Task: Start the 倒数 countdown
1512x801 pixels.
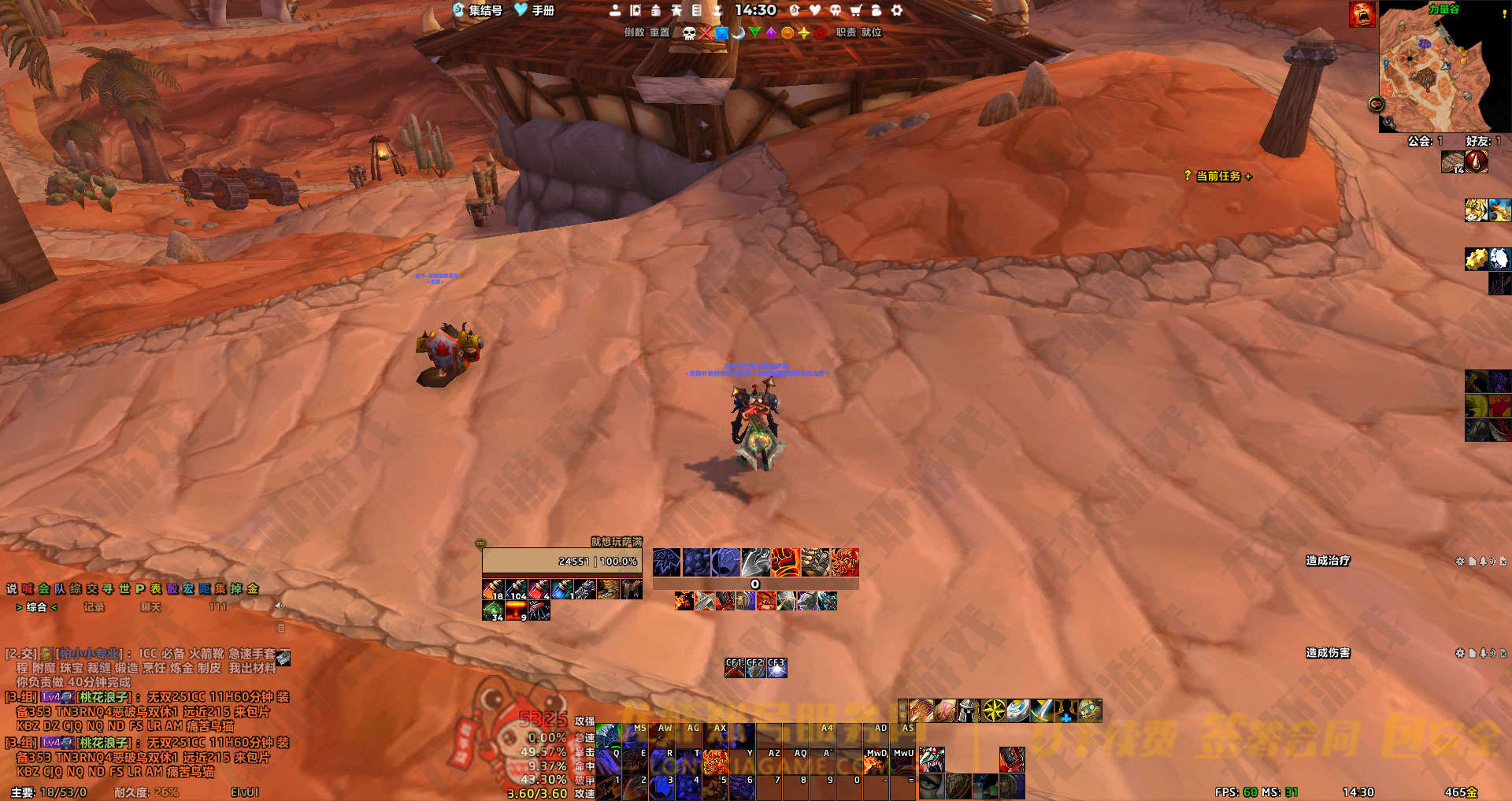Action: point(634,32)
